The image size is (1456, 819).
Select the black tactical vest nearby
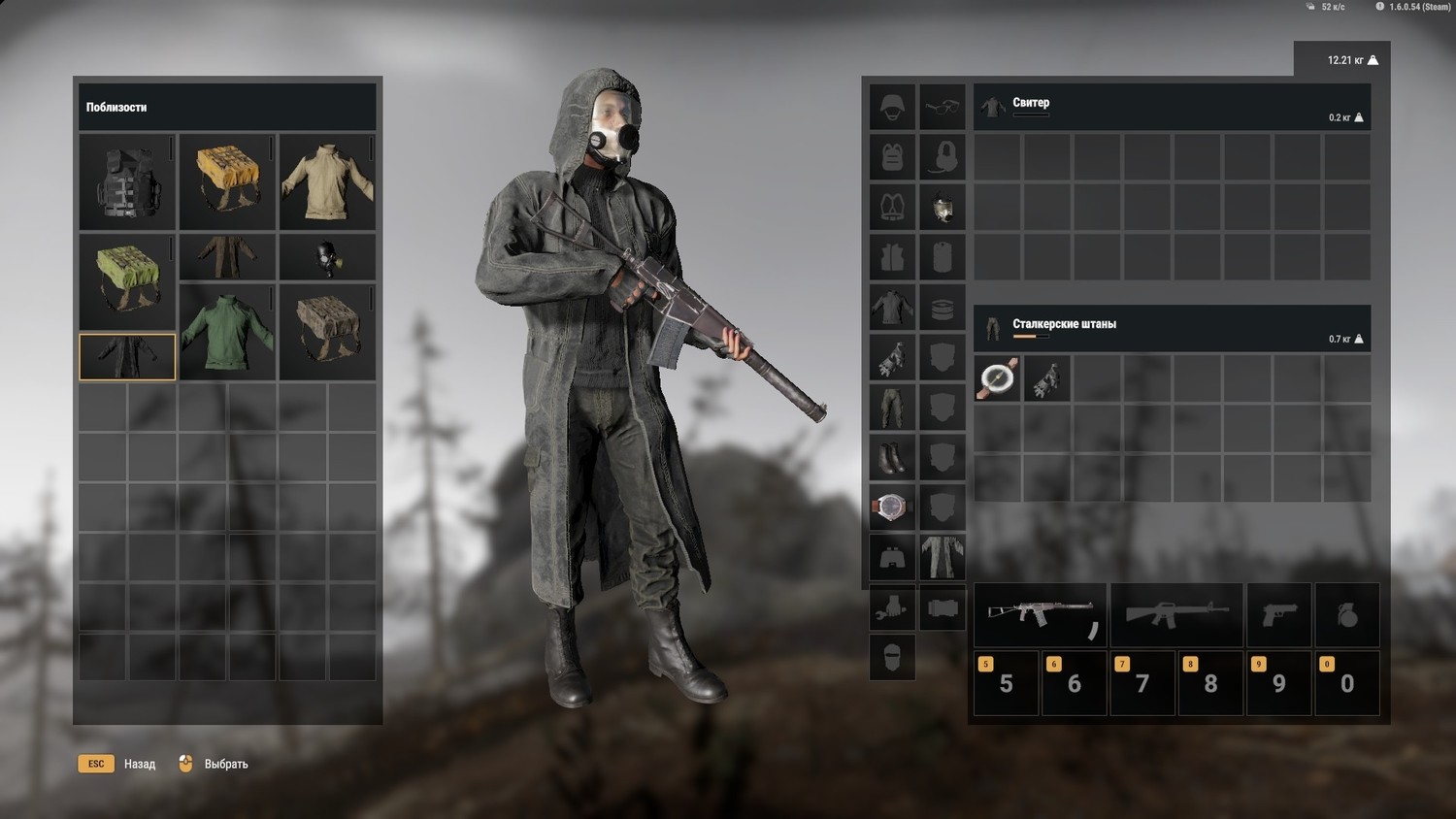127,182
